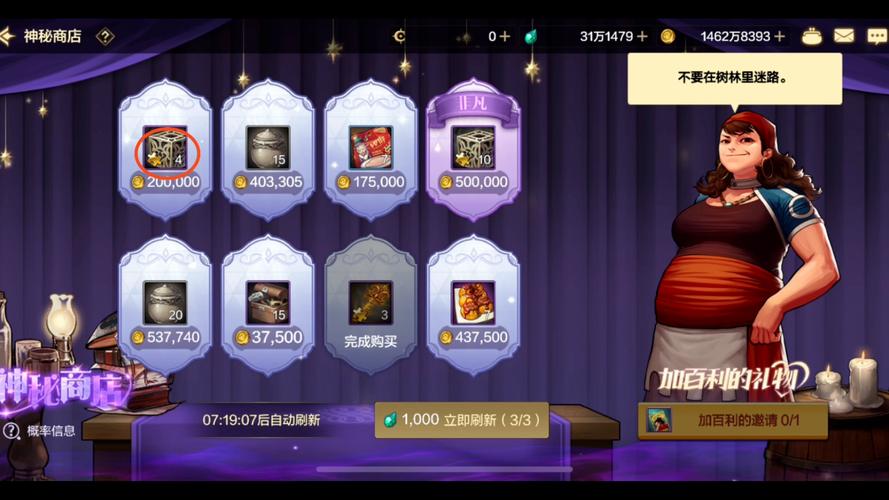Buy the 437,500 gold food item
The image size is (889, 500).
[x=473, y=305]
